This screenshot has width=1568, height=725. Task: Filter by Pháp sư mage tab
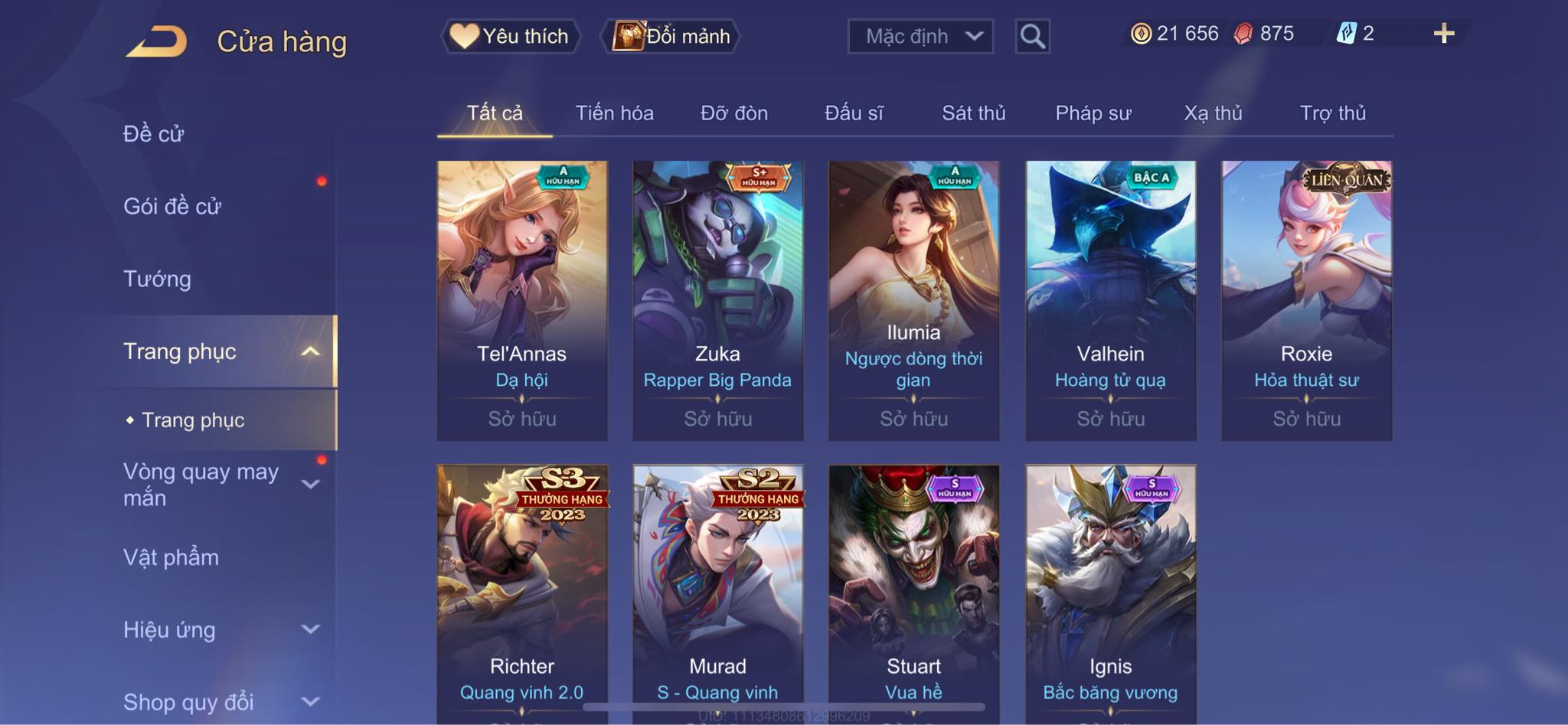(x=1093, y=113)
